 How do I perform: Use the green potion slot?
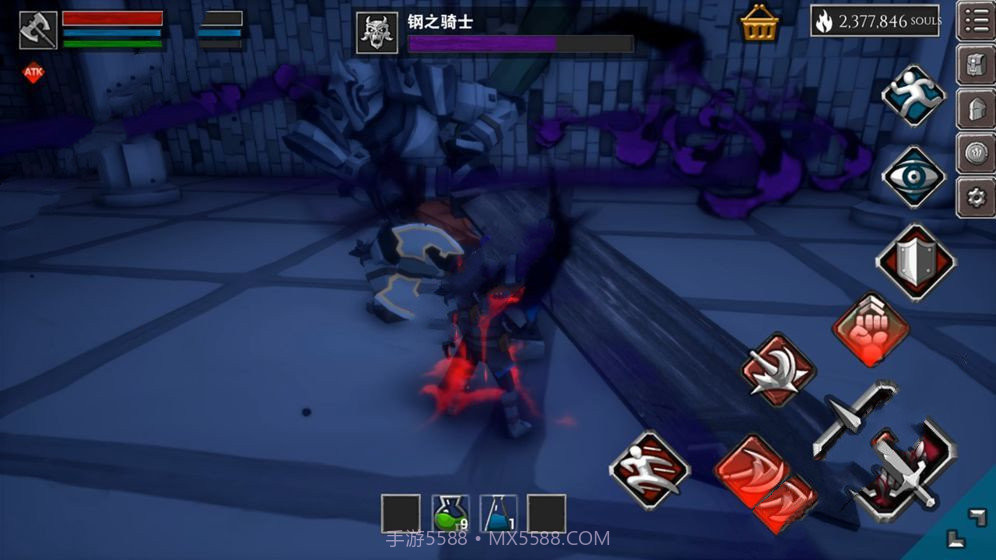coord(450,514)
